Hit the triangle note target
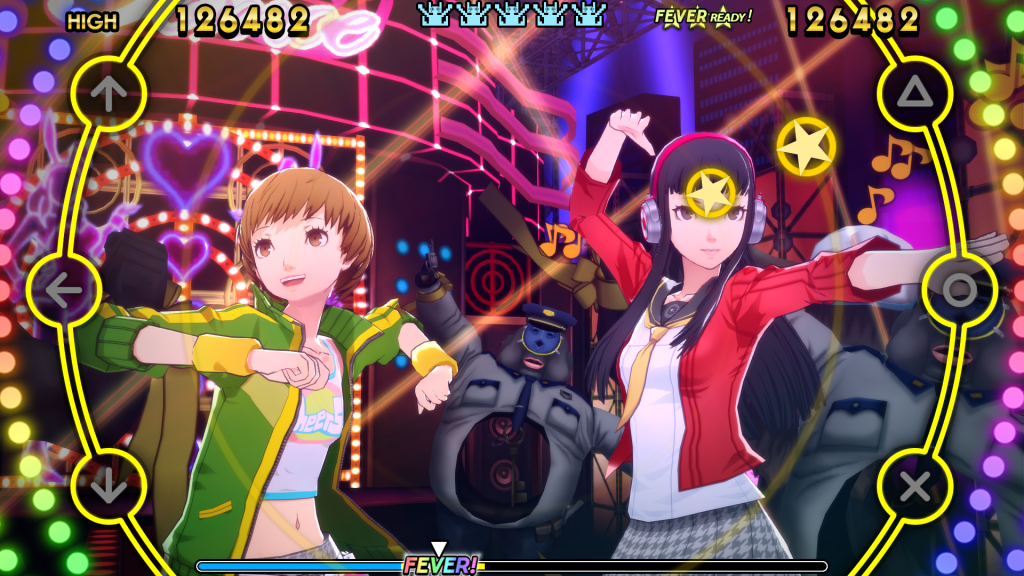The image size is (1024, 576). (914, 94)
